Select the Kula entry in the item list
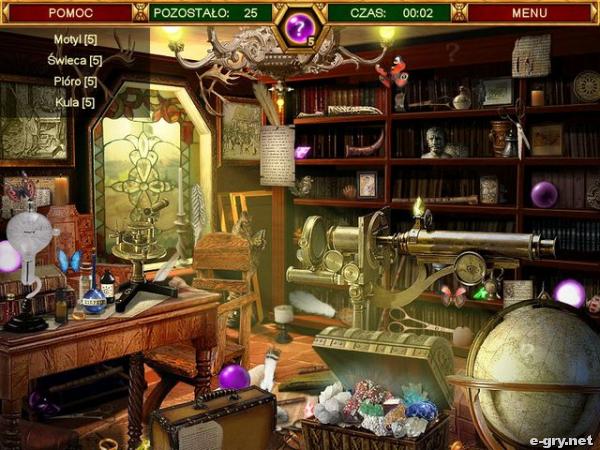The height and width of the screenshot is (450, 600). point(75,102)
